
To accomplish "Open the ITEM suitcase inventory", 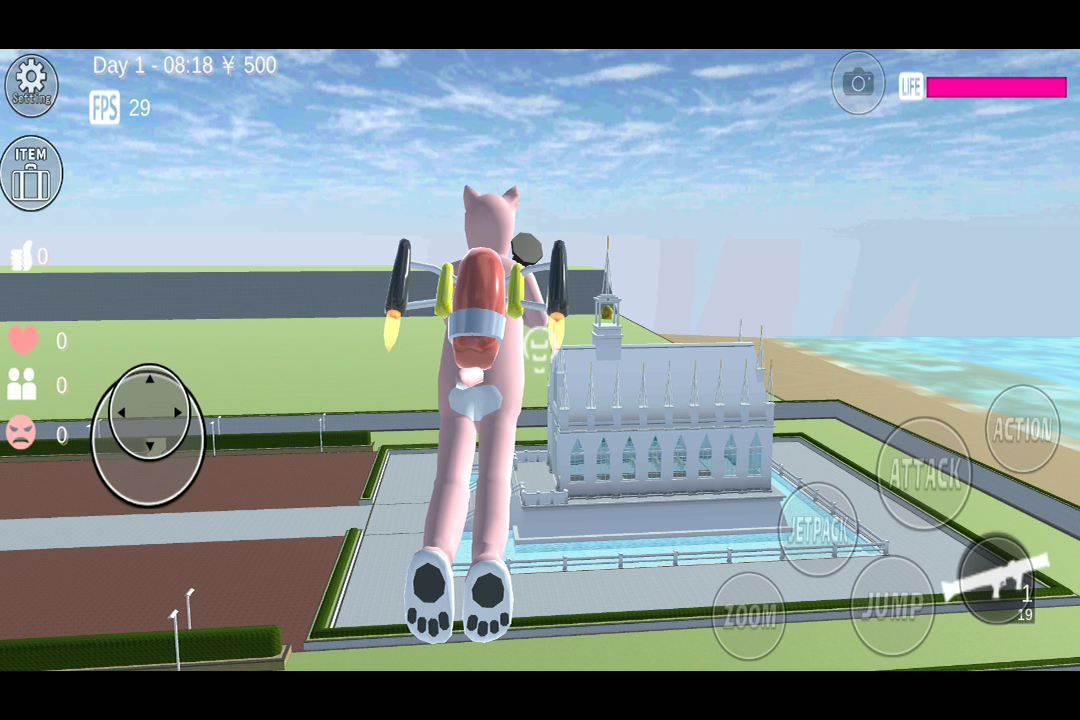I will click(x=31, y=173).
